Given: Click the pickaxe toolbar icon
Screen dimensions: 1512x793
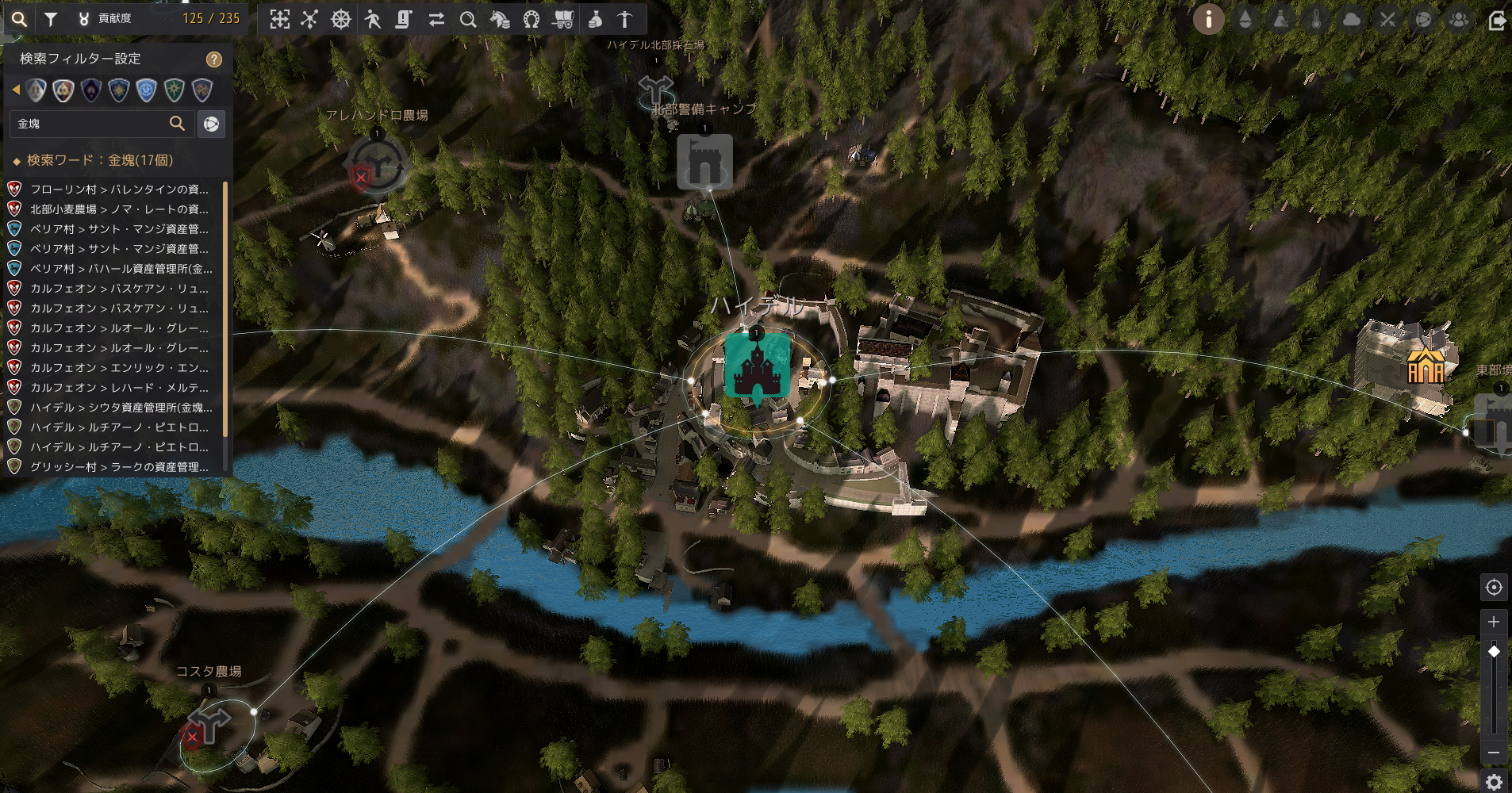Looking at the screenshot, I should (x=624, y=19).
